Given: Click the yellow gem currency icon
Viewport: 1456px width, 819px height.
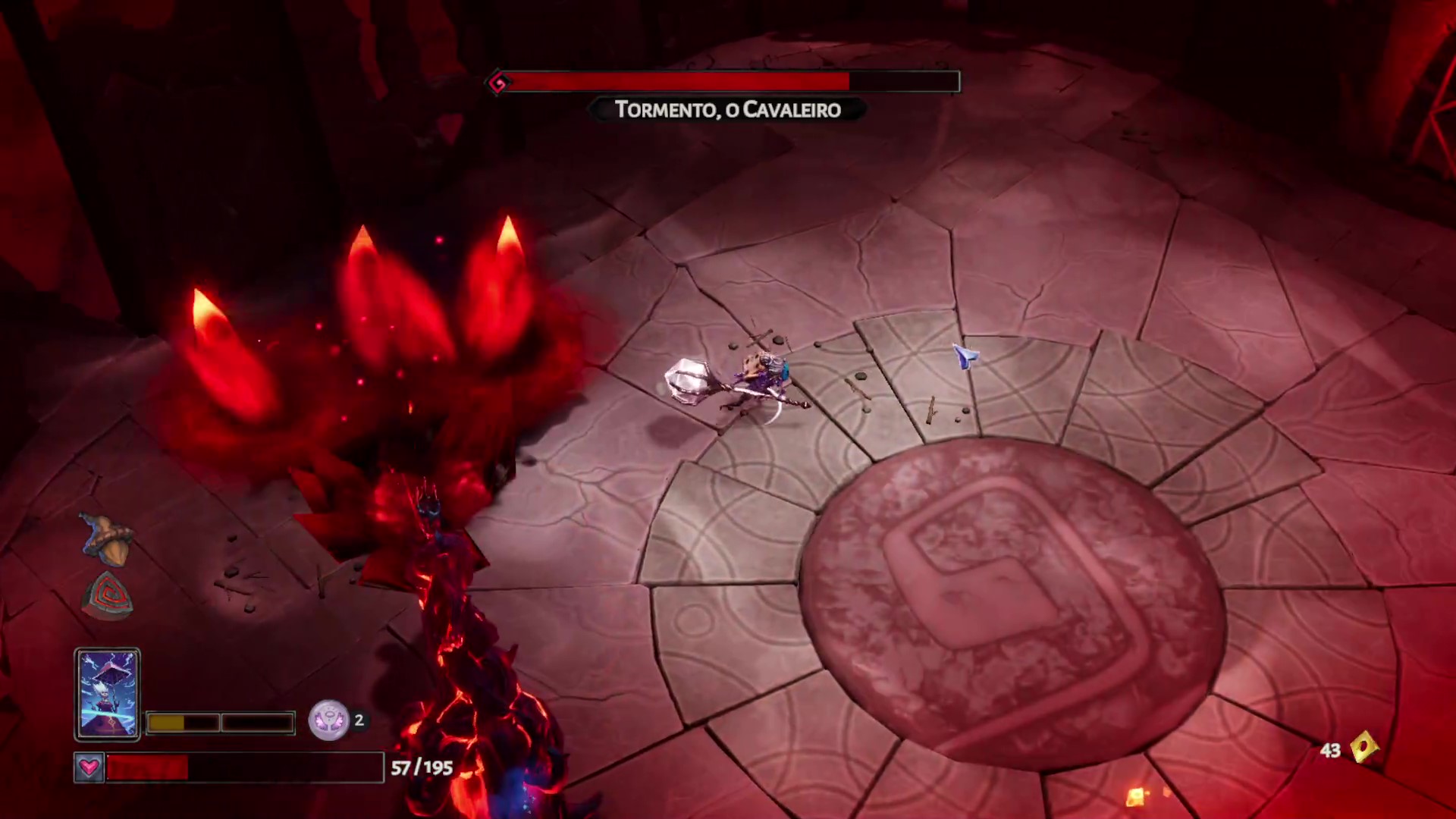Looking at the screenshot, I should (1364, 748).
